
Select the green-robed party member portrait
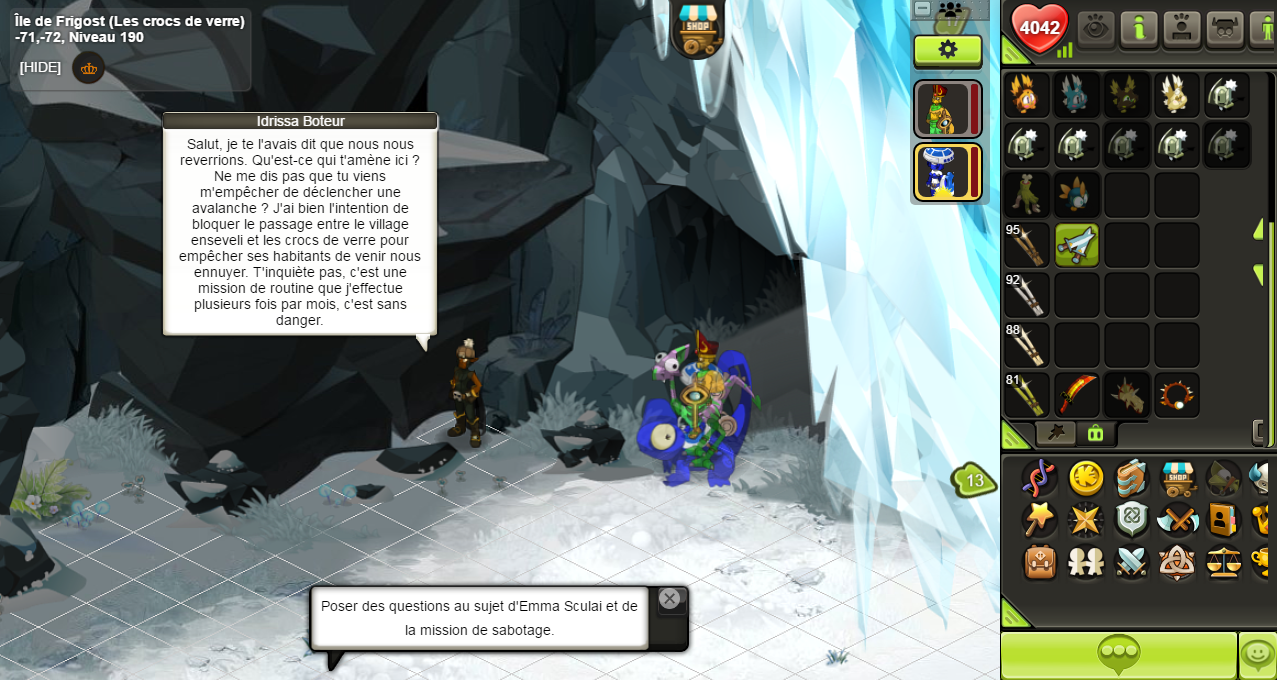[945, 109]
